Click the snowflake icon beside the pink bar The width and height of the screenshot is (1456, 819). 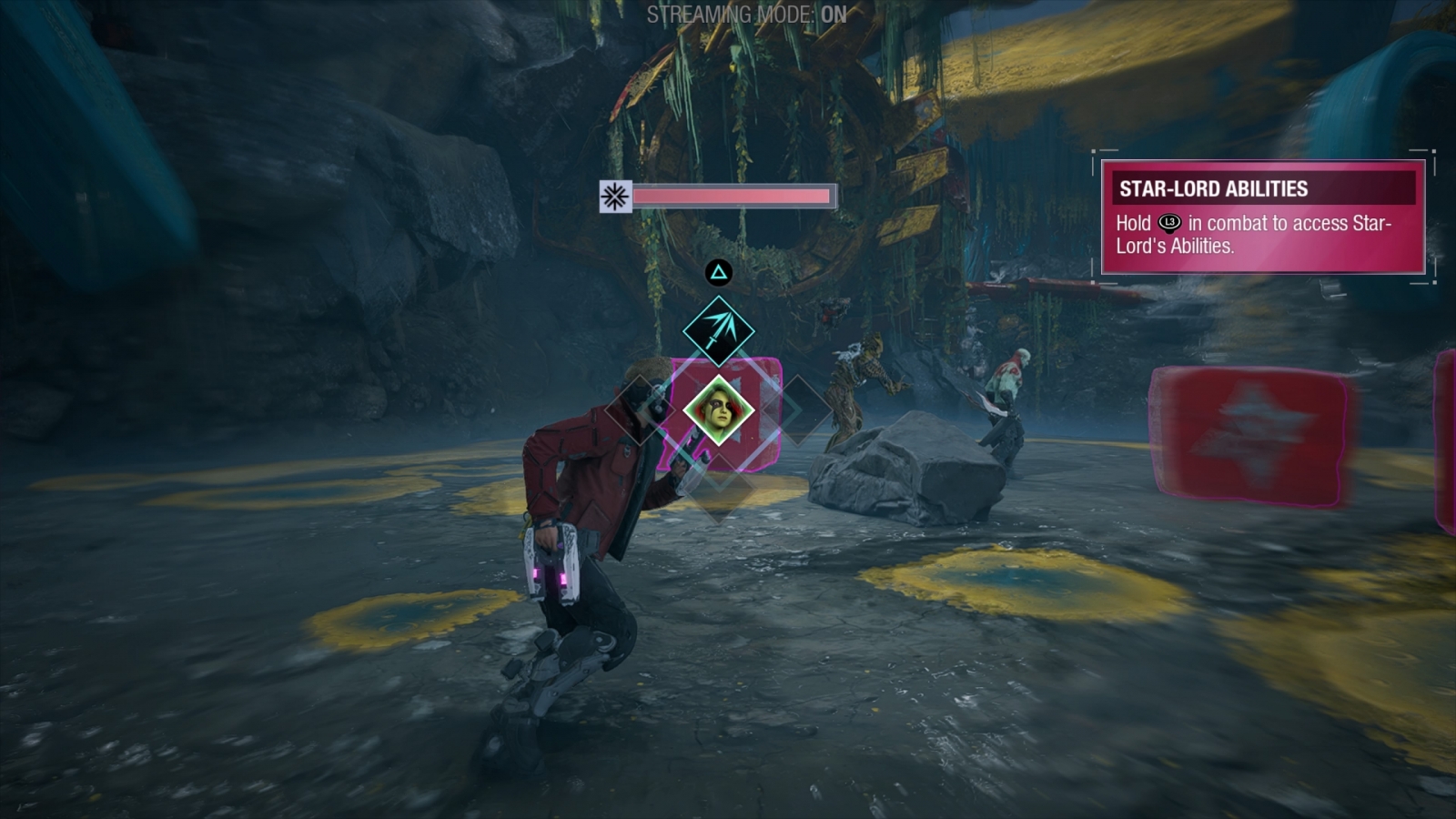pos(615,196)
